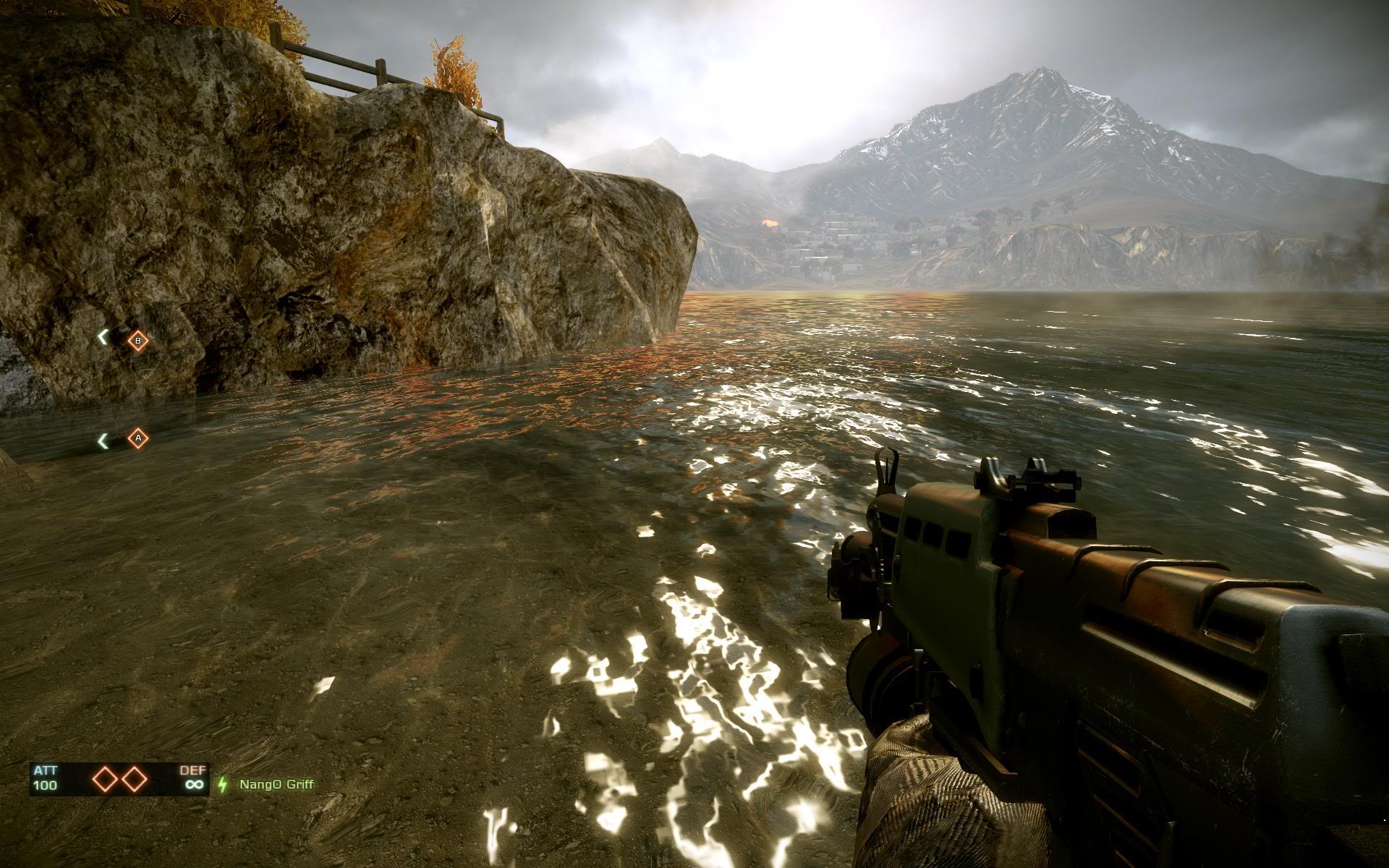Select the objective B diamond marker

[x=137, y=341]
